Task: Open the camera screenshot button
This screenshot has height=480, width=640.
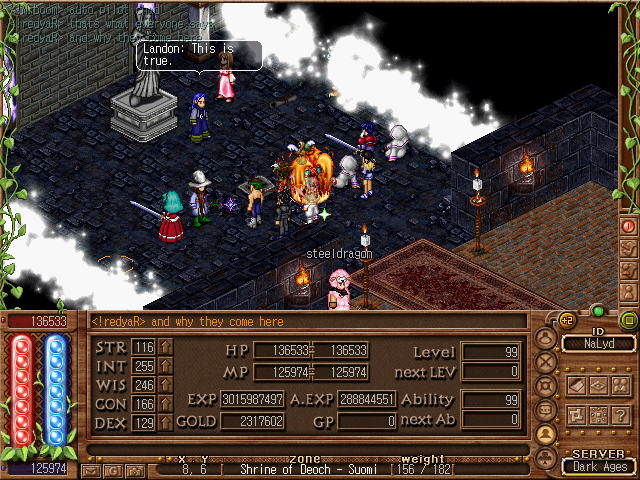Action: point(133,470)
